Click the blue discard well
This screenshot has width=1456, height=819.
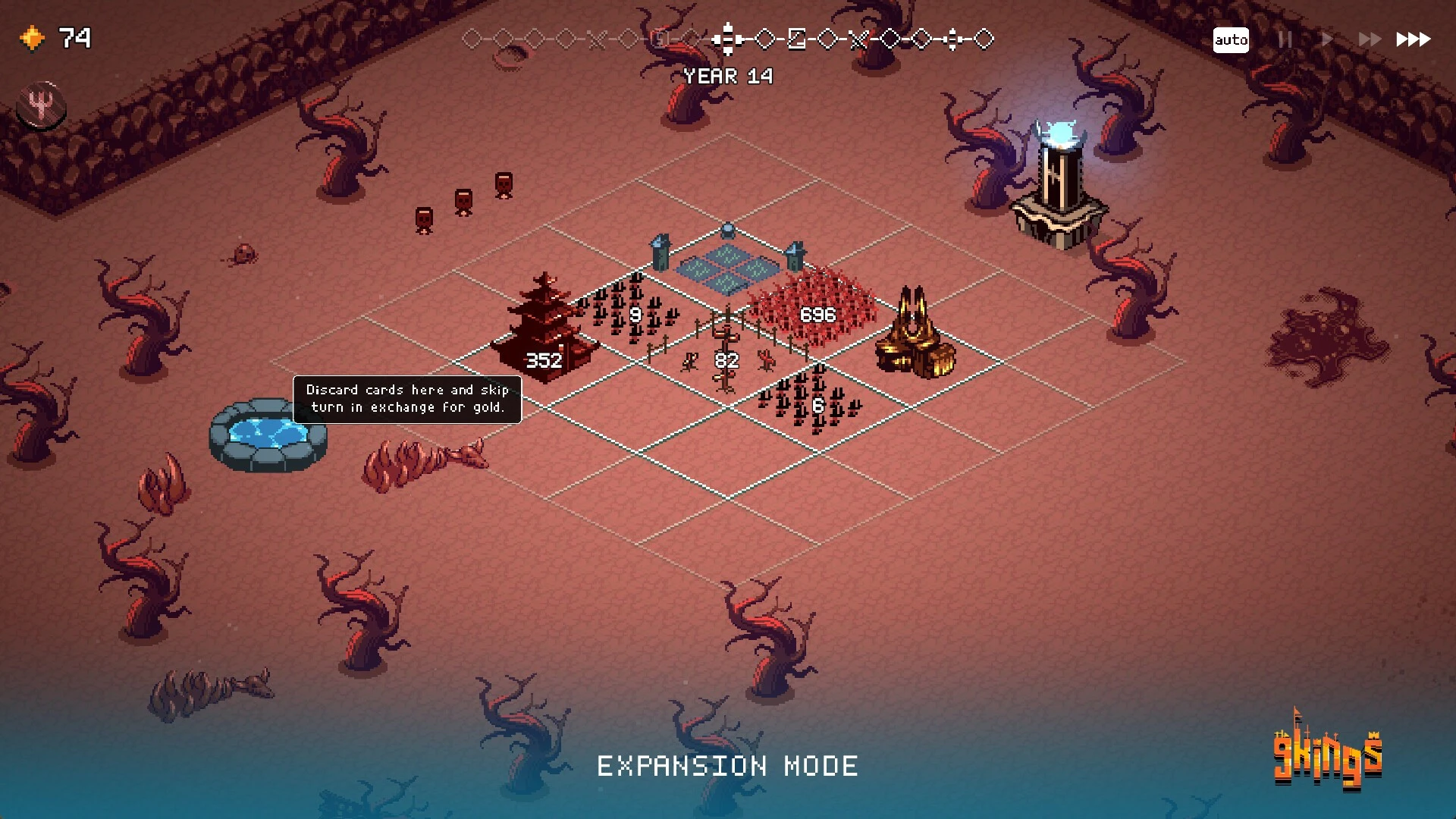coord(268,435)
